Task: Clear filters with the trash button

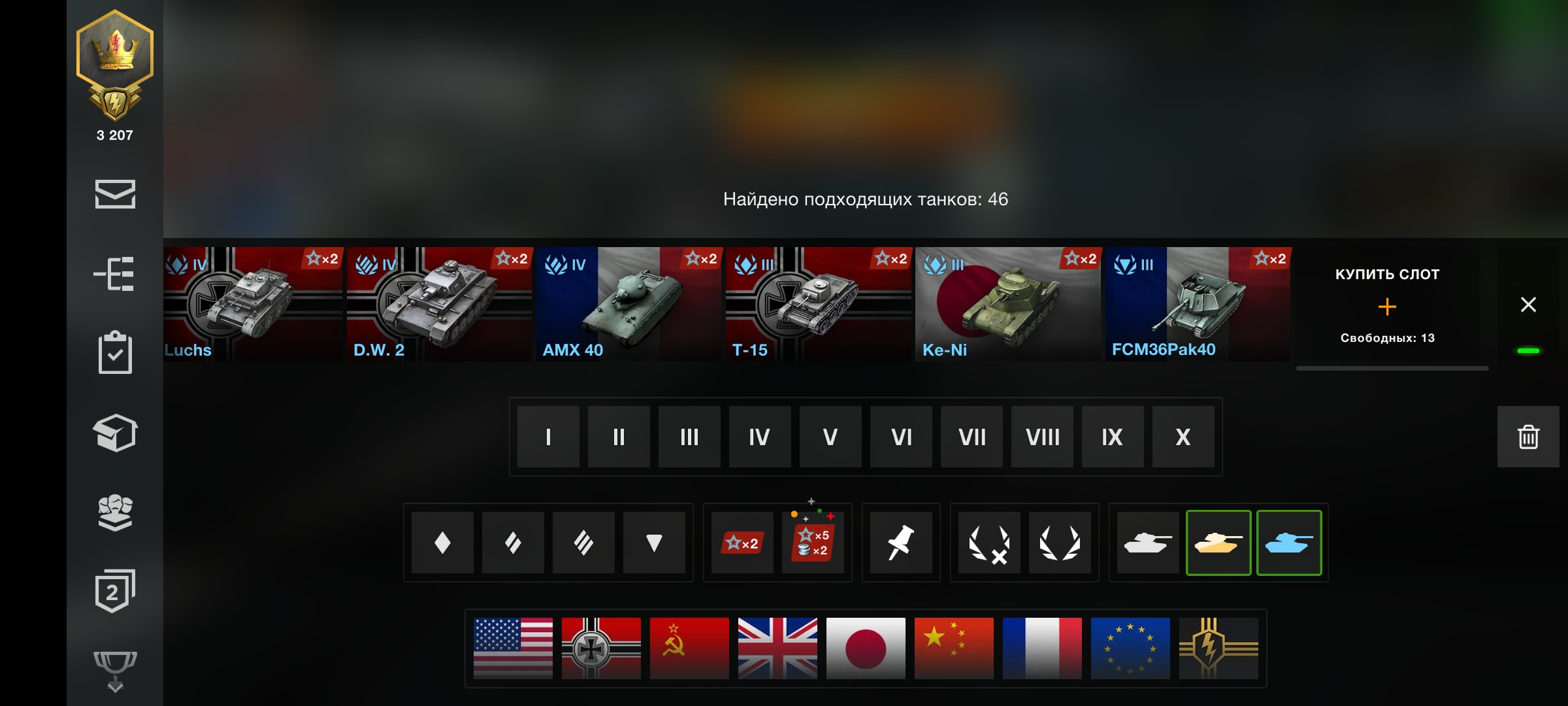Action: tap(1528, 437)
